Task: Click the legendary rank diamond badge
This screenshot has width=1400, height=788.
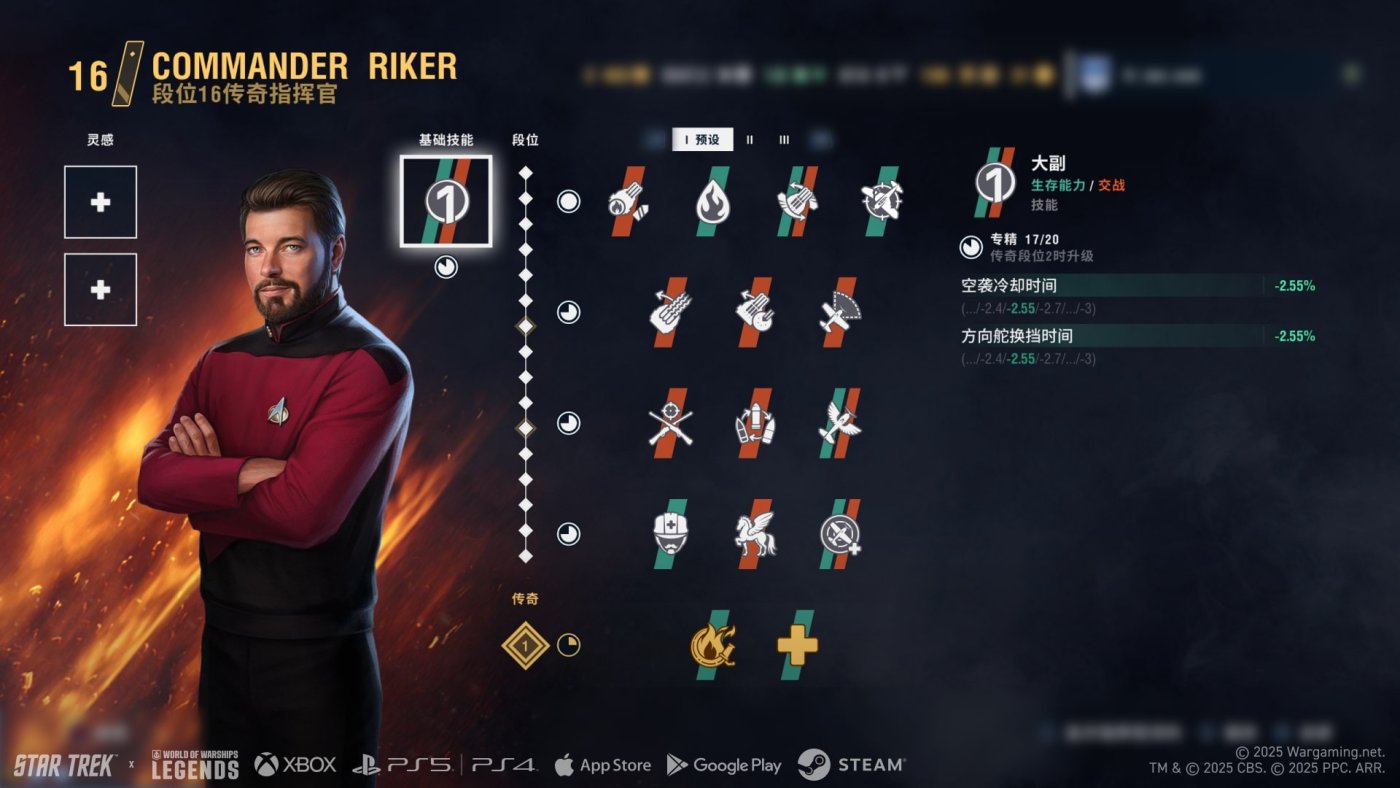Action: tap(526, 645)
